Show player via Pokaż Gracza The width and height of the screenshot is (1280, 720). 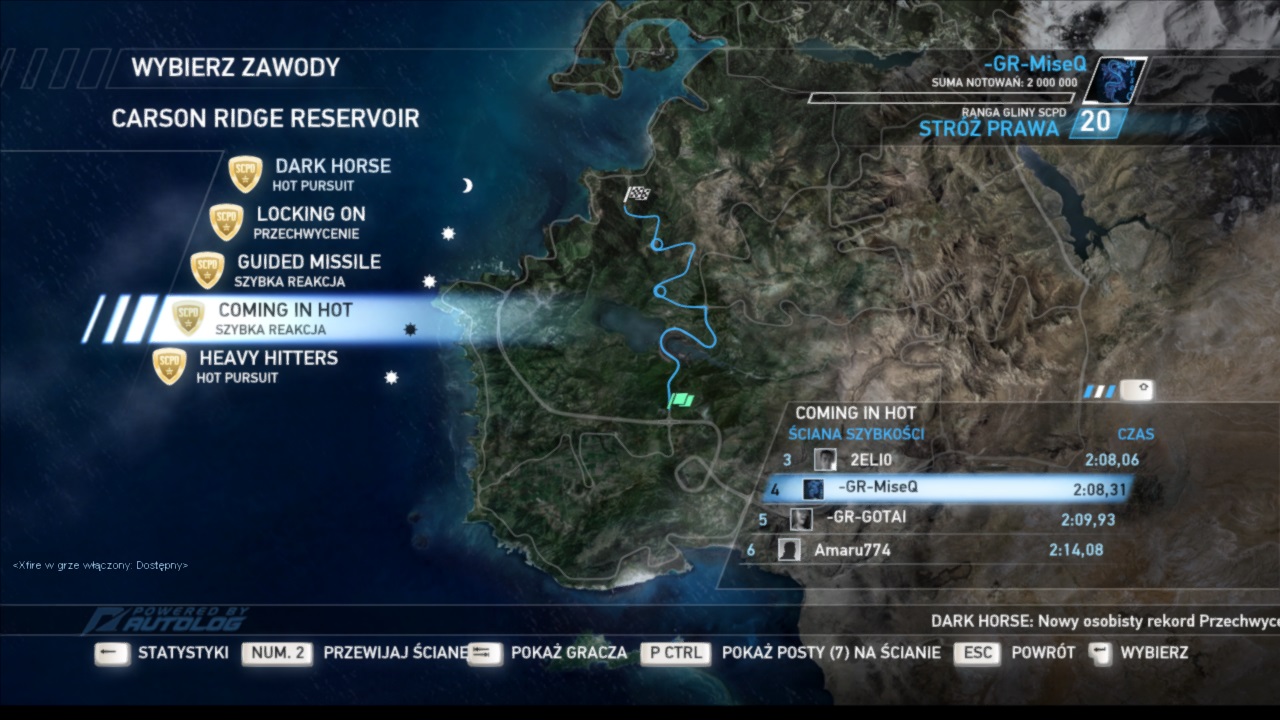pyautogui.click(x=568, y=653)
